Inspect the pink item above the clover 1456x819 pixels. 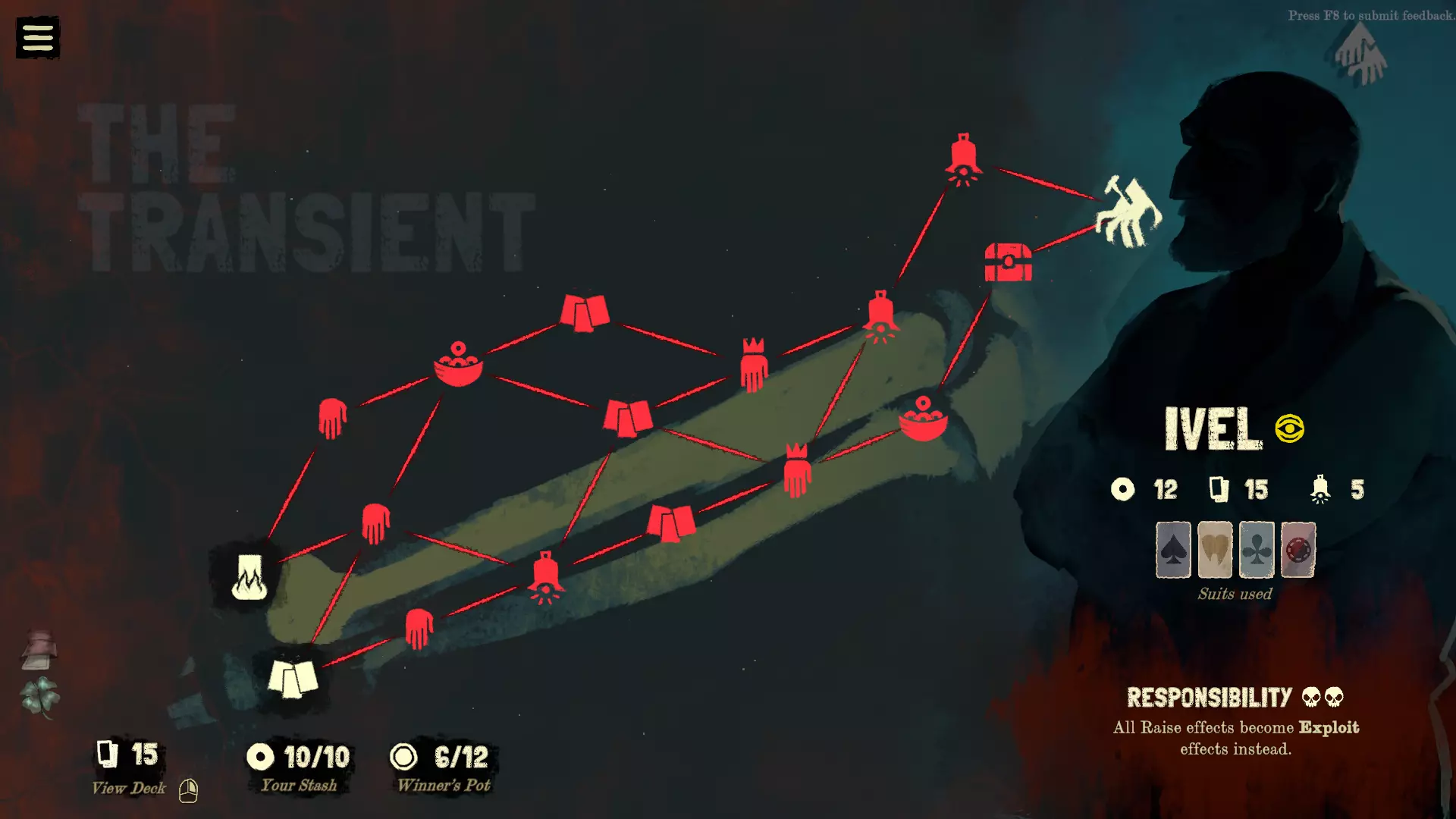39,649
